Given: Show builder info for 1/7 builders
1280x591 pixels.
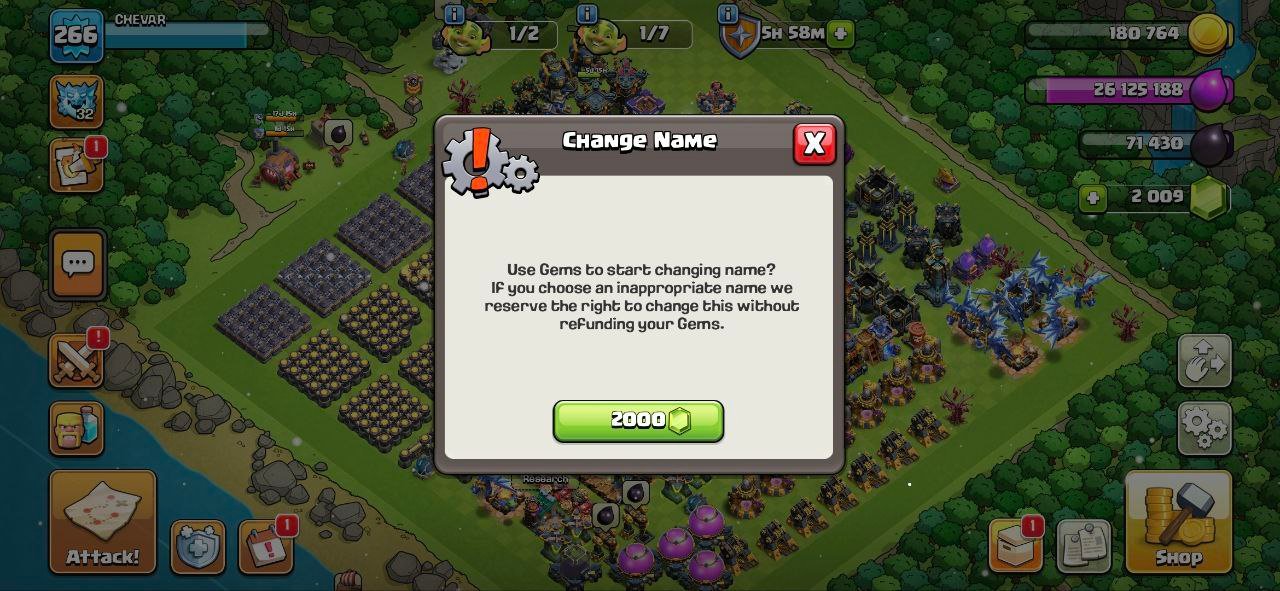Looking at the screenshot, I should click(587, 14).
